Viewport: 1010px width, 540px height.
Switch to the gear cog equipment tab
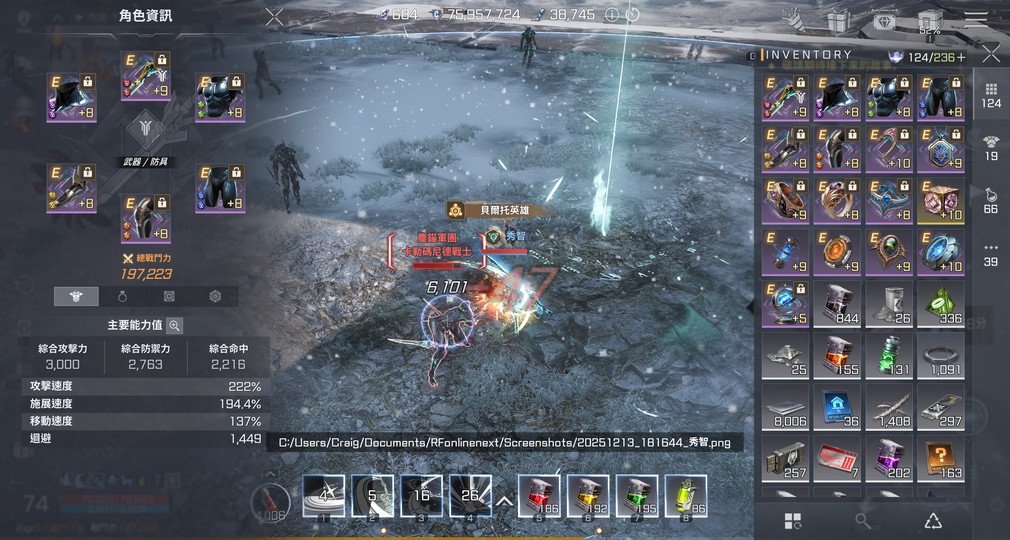215,296
